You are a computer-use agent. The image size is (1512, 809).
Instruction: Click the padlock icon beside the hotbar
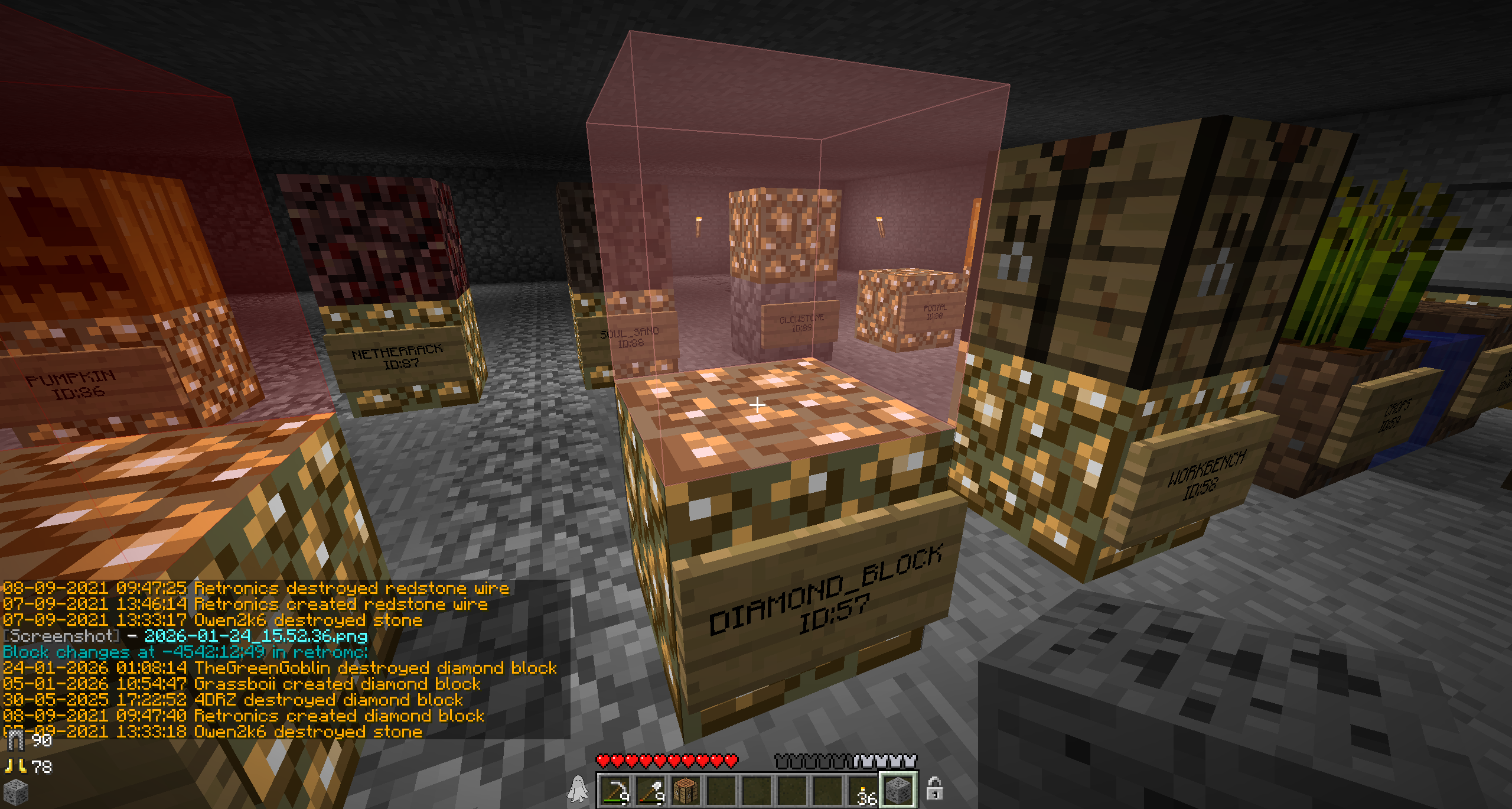(934, 788)
